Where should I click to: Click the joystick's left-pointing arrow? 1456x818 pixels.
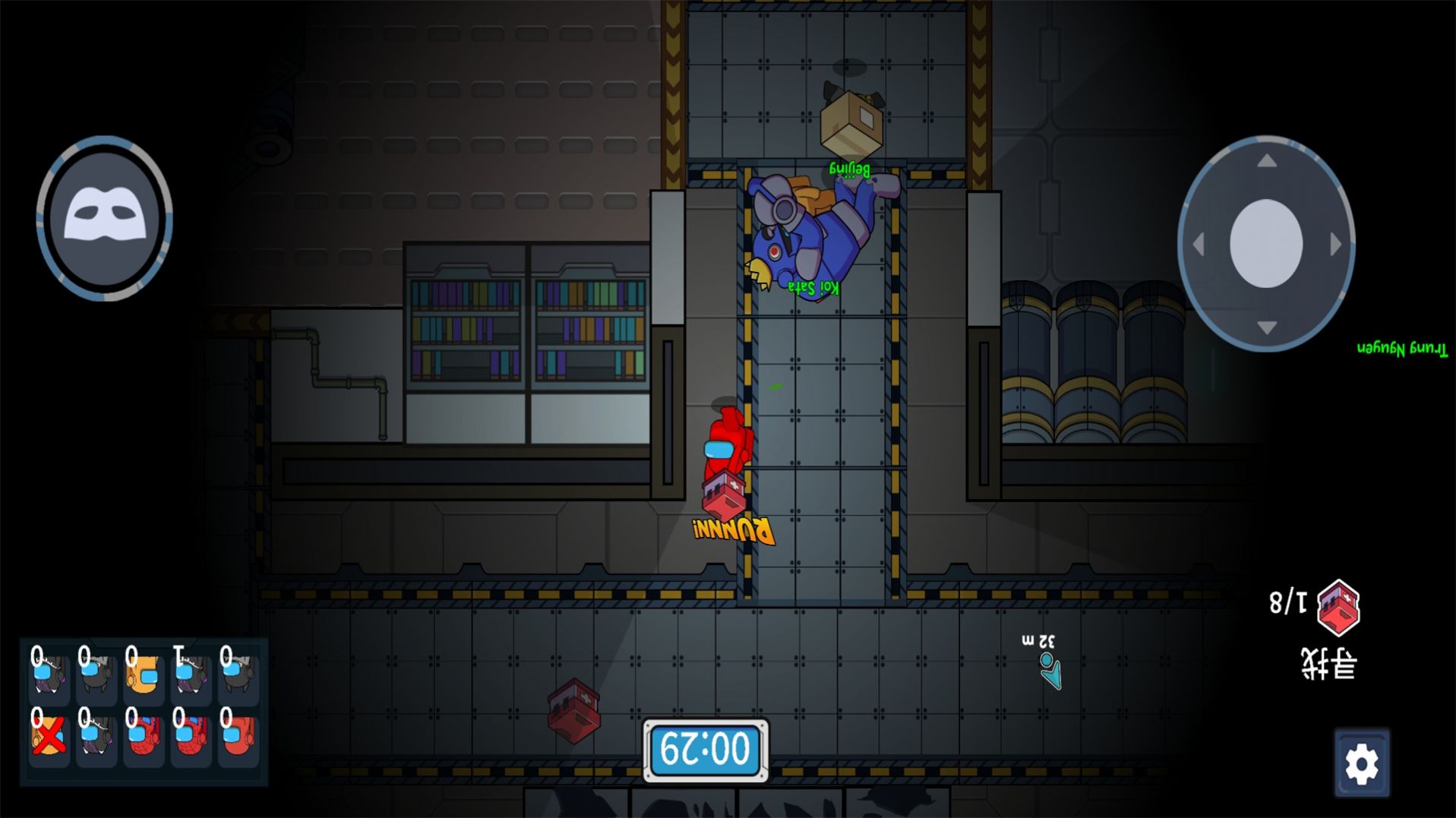[1199, 245]
